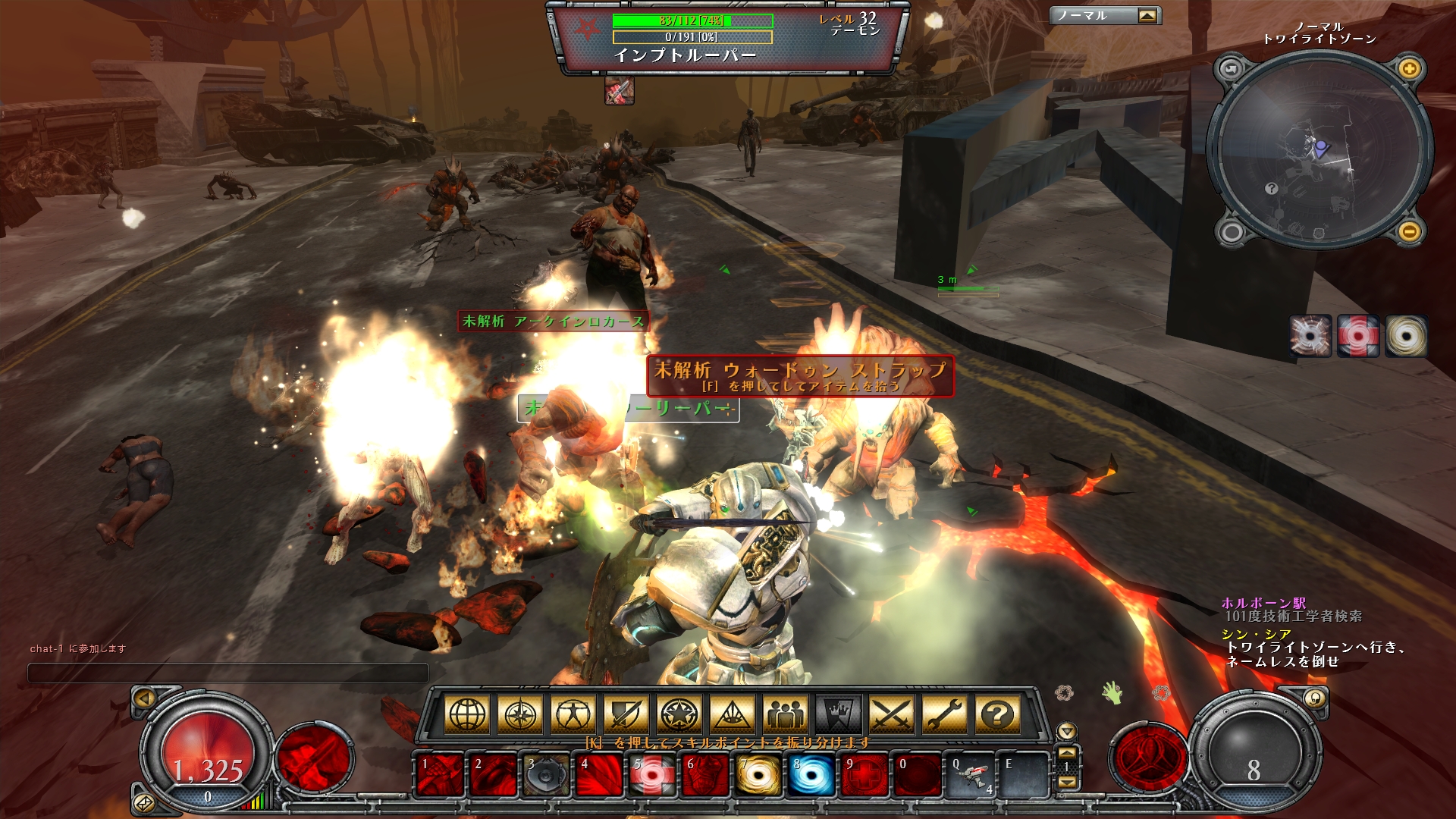The width and height of the screenshot is (1456, 819).
Task: Open the wrench options menu
Action: pos(945,714)
